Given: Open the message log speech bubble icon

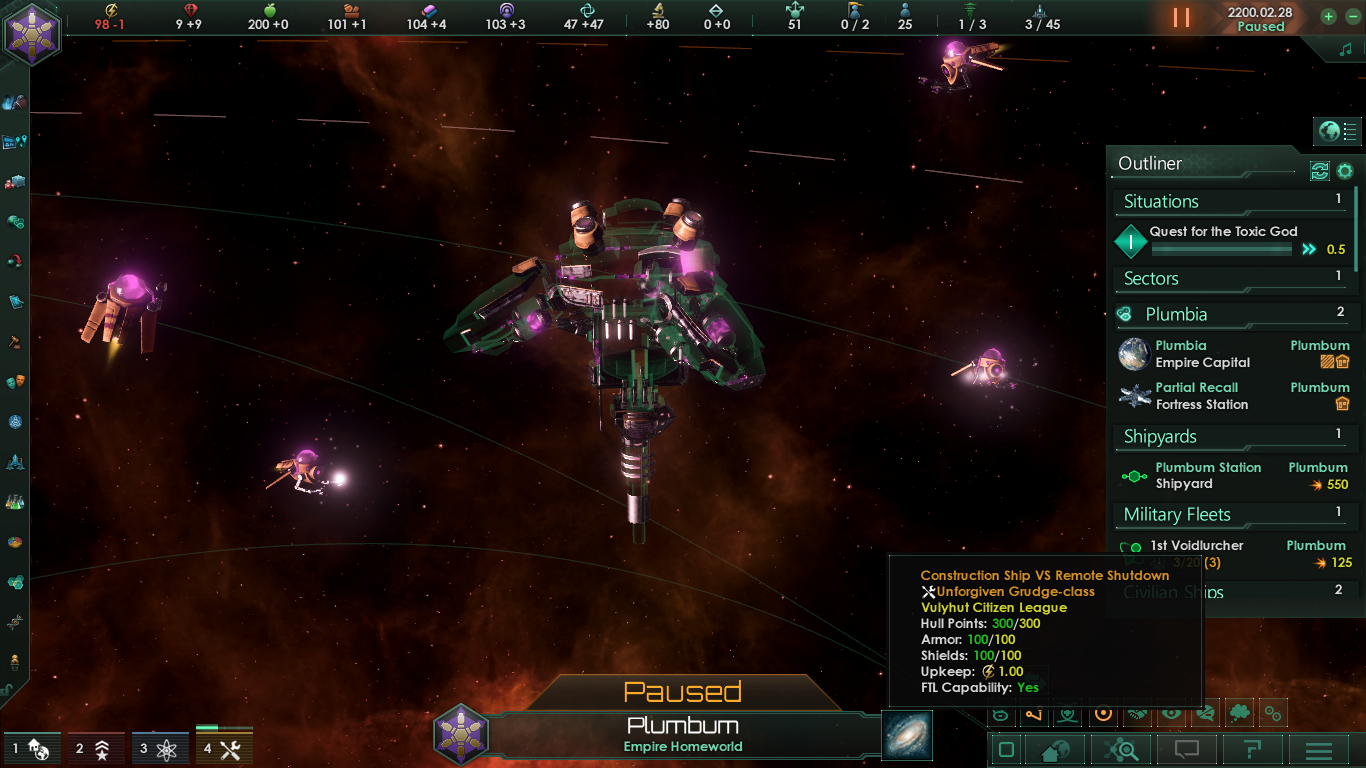Looking at the screenshot, I should 1185,748.
